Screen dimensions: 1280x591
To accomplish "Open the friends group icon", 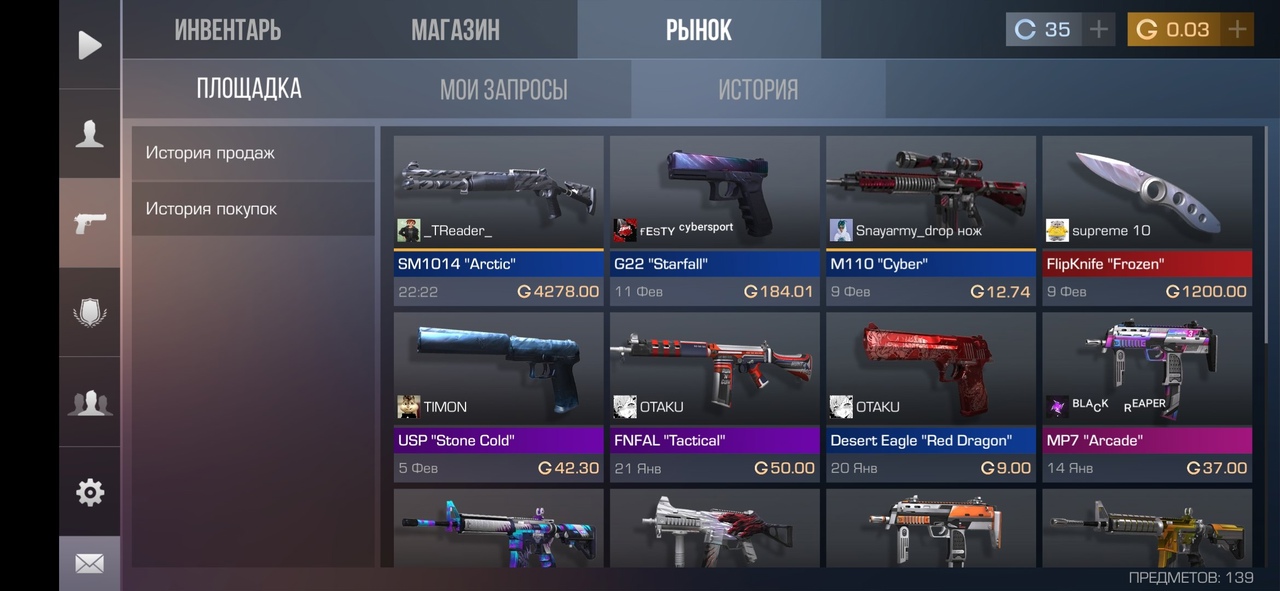I will 90,402.
